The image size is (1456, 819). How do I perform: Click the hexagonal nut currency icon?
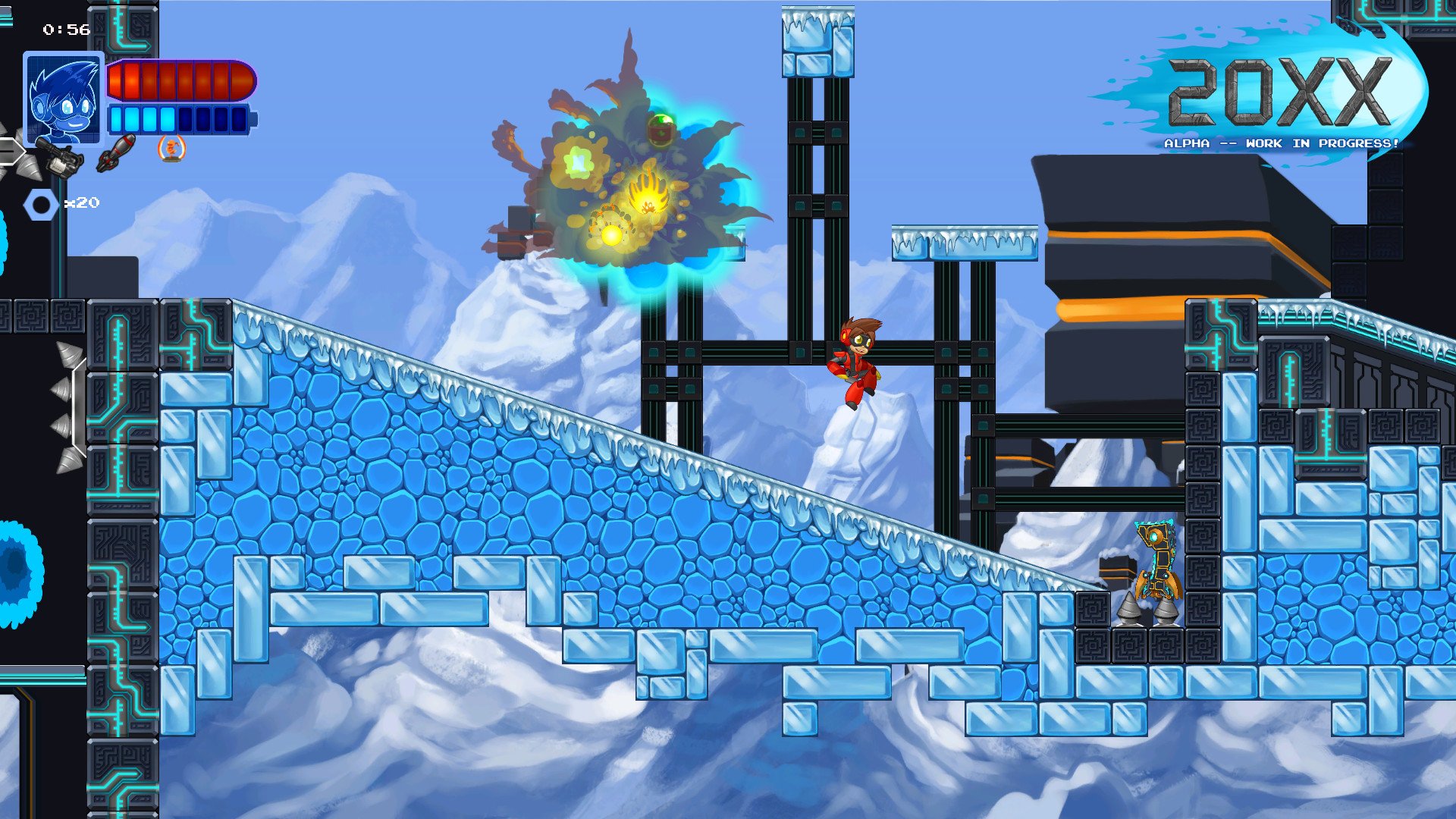pyautogui.click(x=42, y=203)
